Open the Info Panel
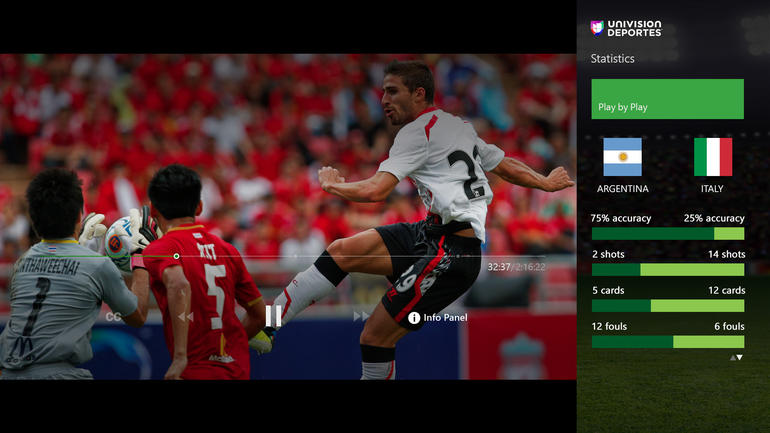The width and height of the screenshot is (770, 433). (x=437, y=318)
